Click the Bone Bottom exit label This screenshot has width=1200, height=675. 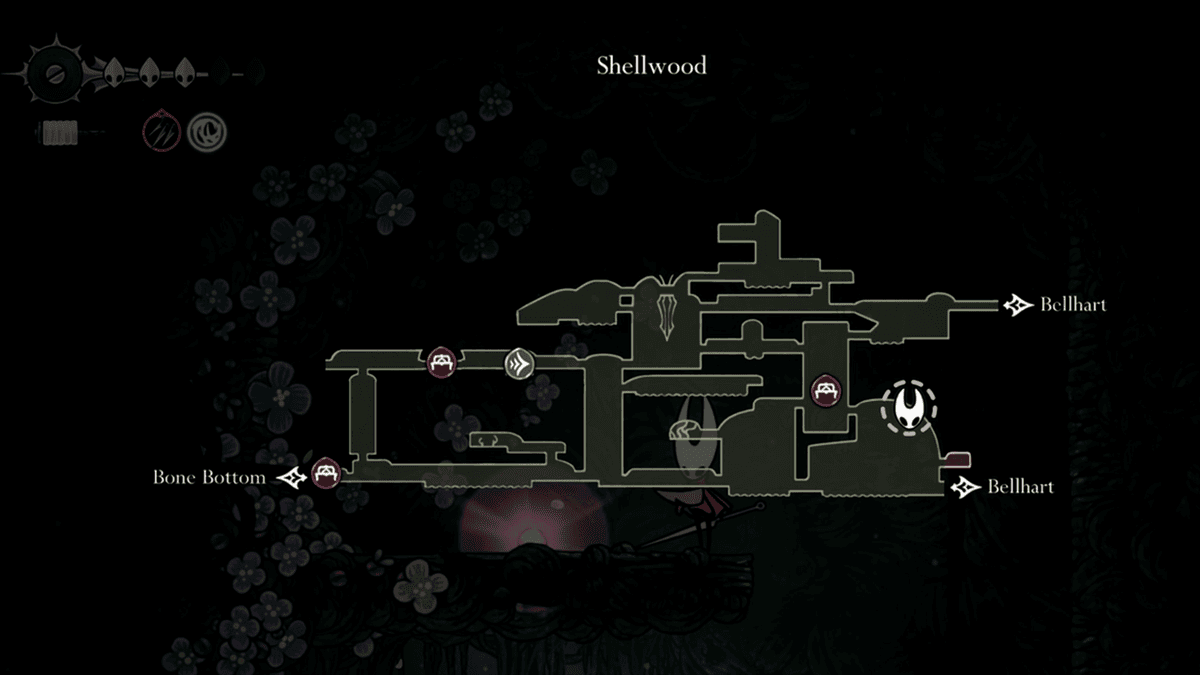click(x=209, y=477)
